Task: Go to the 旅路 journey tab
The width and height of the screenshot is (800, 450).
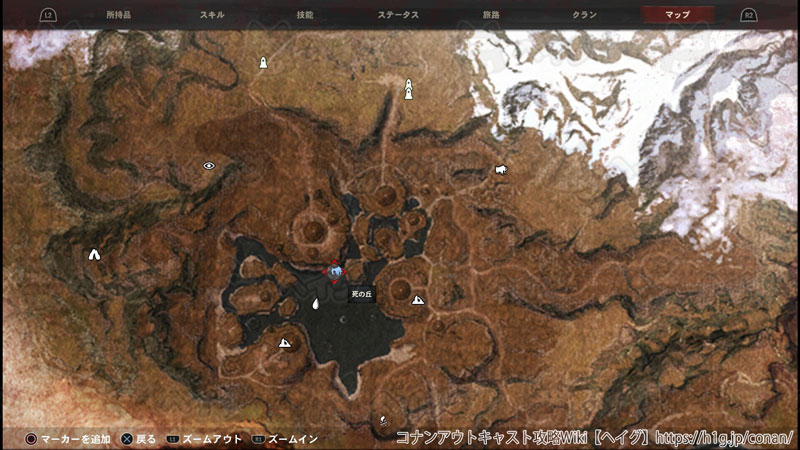Action: pyautogui.click(x=491, y=15)
